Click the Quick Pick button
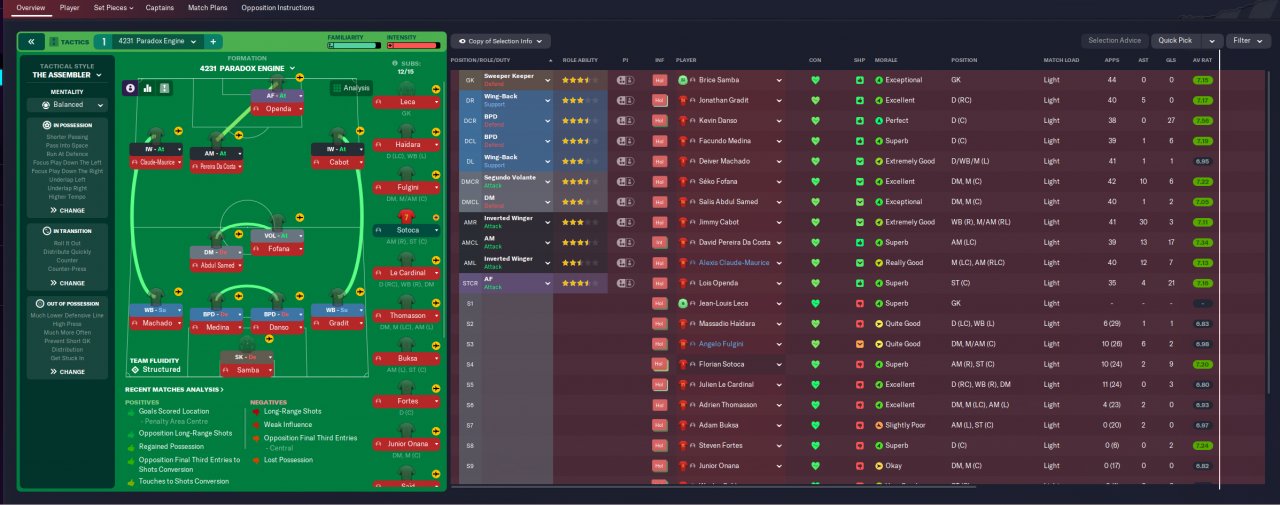Image resolution: width=1280 pixels, height=505 pixels. click(x=1176, y=41)
